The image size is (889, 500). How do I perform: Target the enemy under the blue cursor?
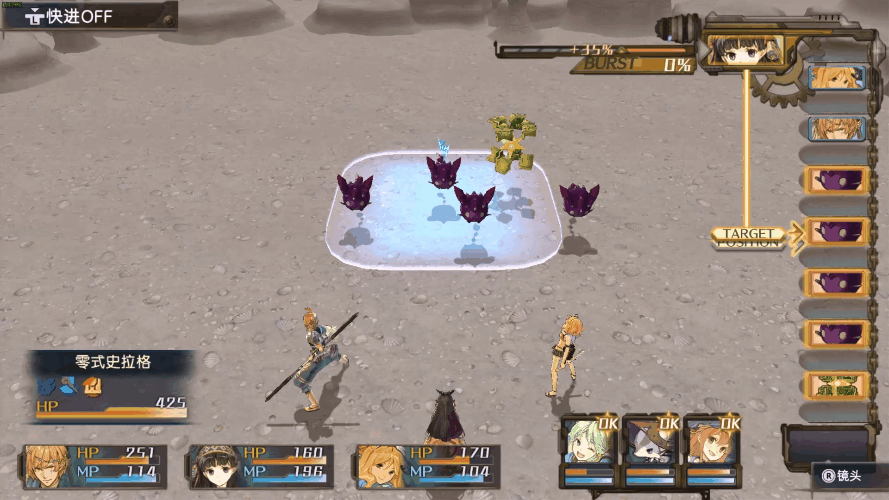click(x=443, y=171)
